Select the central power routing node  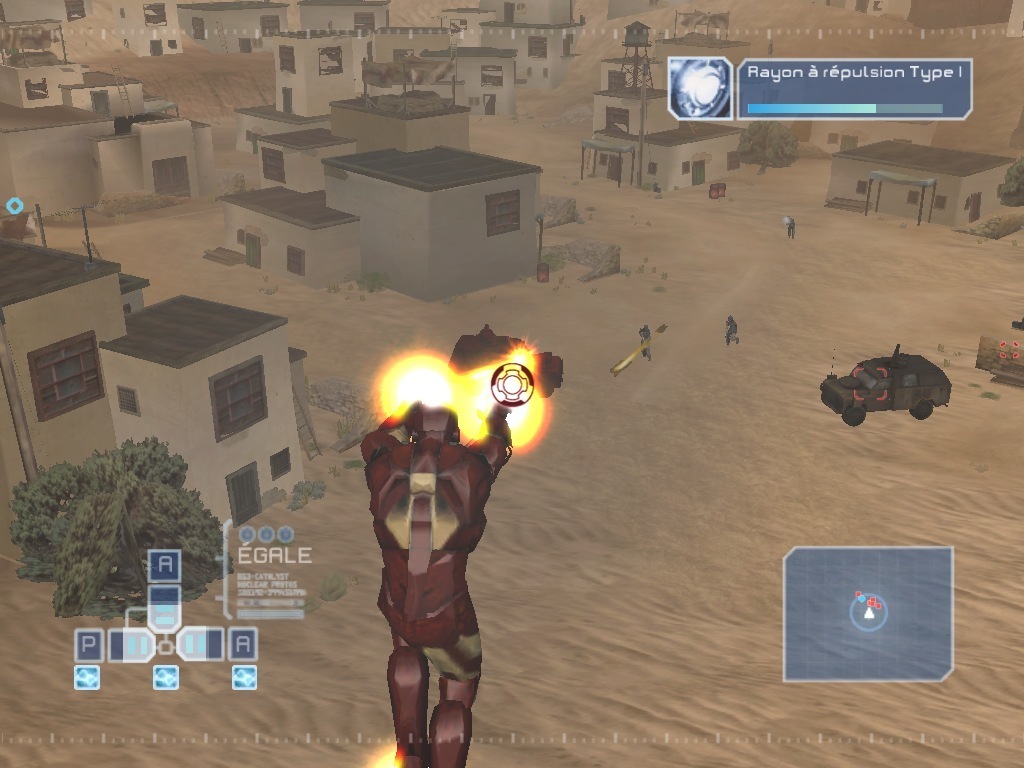(x=165, y=647)
